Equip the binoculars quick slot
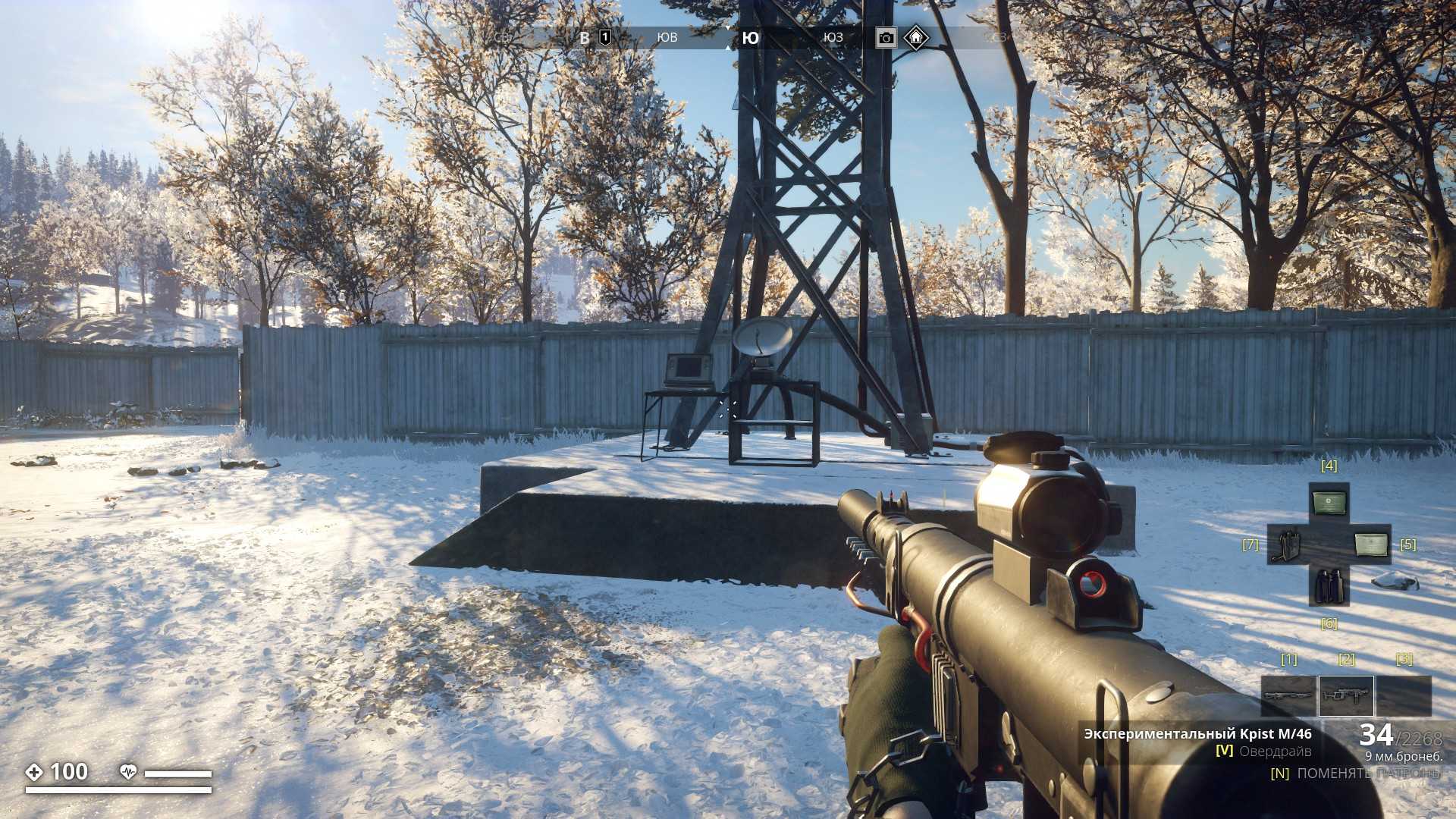The image size is (1456, 819). point(1329,585)
